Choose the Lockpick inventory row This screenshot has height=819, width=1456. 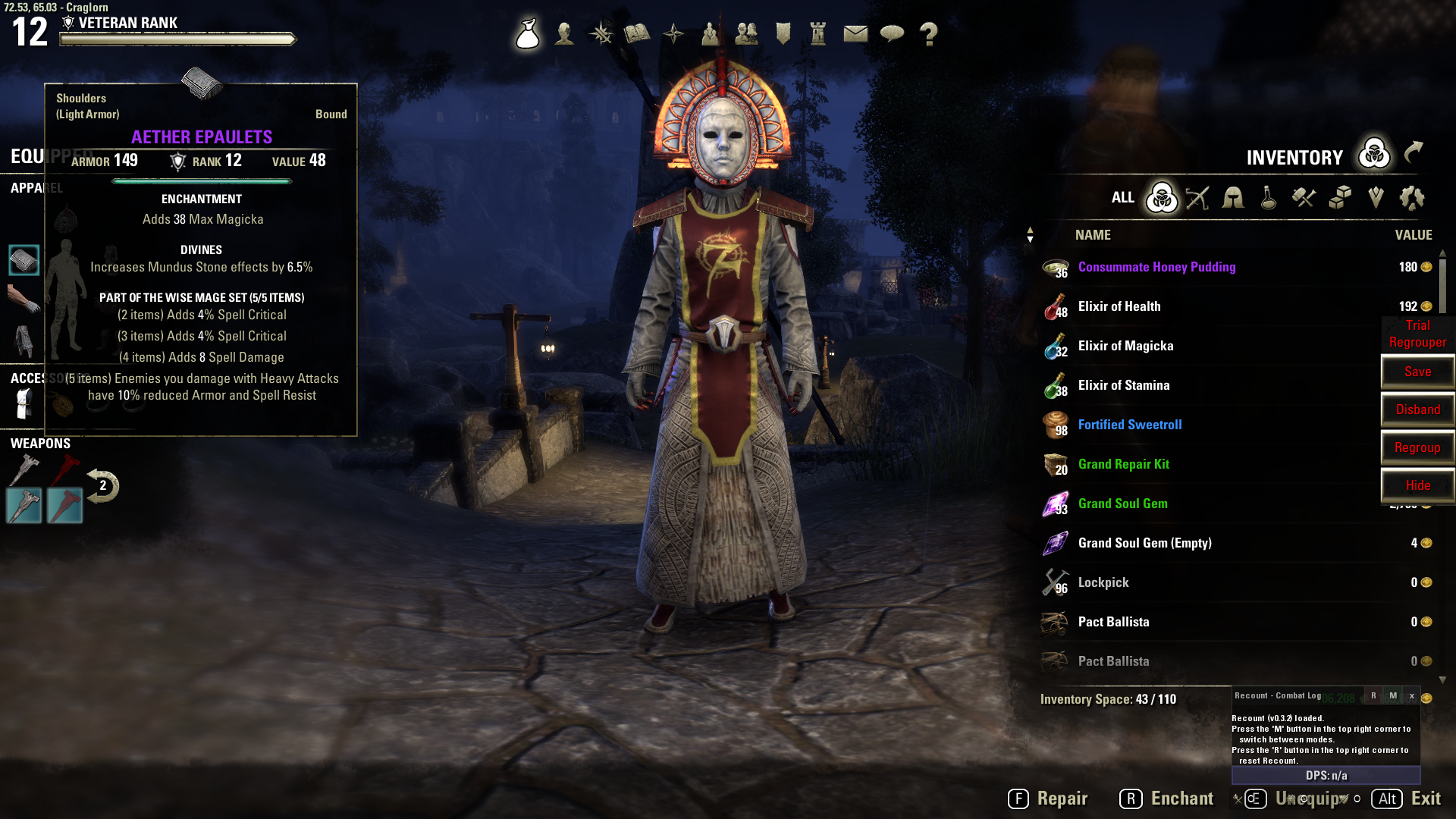[x=1103, y=582]
